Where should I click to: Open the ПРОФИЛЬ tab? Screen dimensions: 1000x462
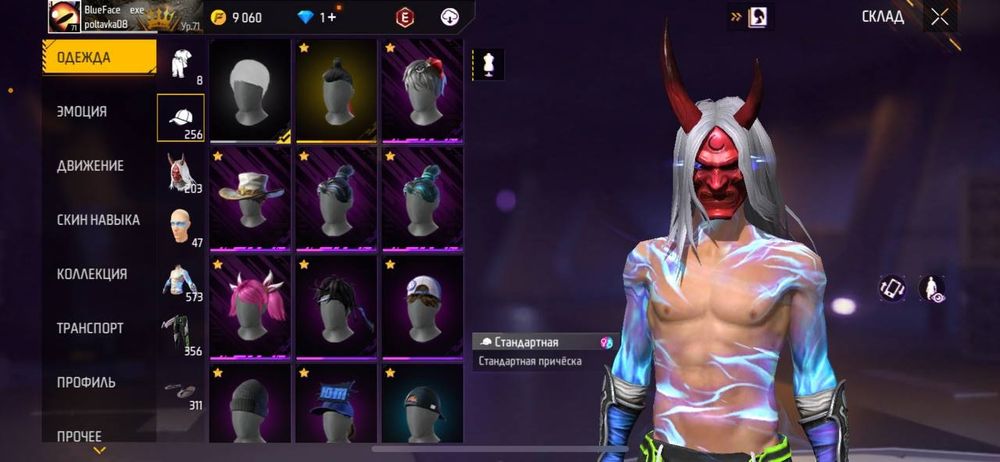click(86, 382)
